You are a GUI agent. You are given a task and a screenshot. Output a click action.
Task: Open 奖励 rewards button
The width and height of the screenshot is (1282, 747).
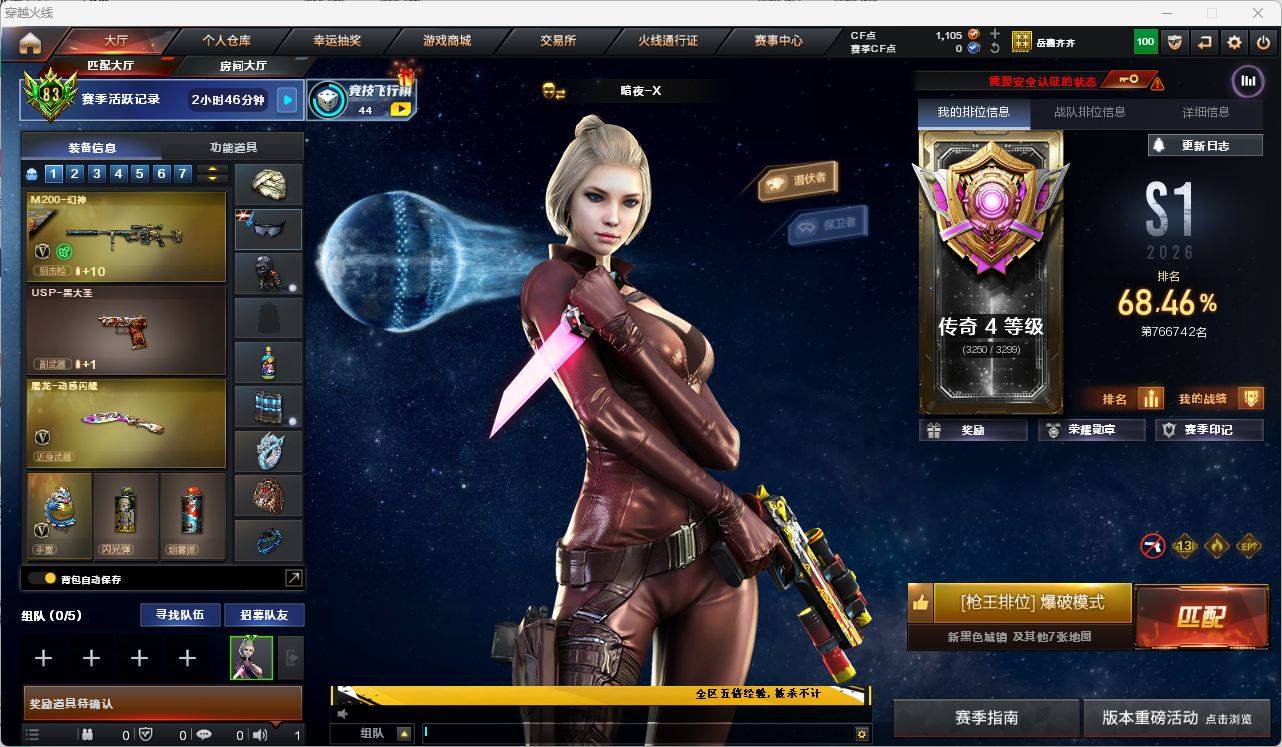[x=973, y=430]
